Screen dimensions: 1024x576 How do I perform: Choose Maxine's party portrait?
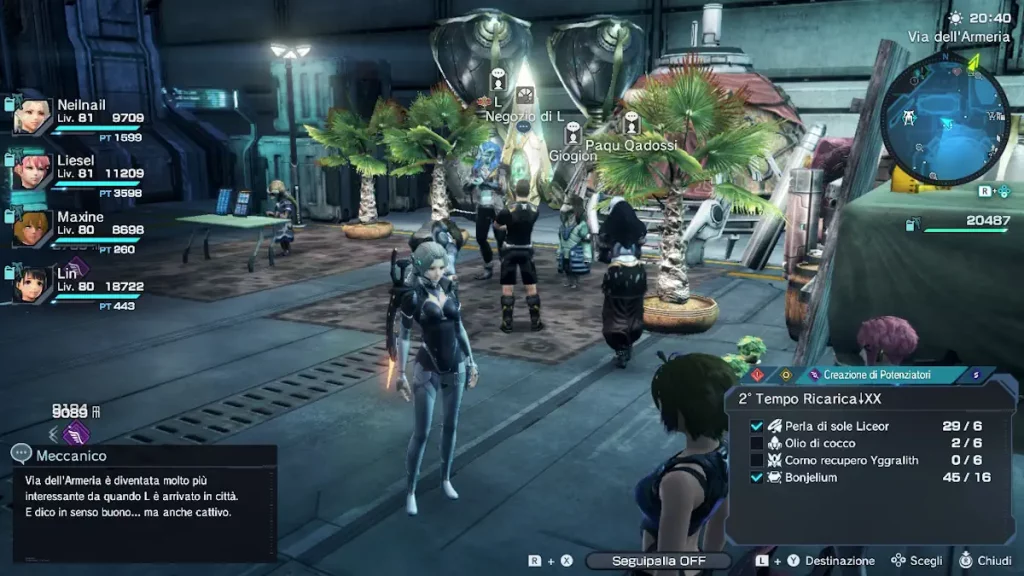coord(33,228)
